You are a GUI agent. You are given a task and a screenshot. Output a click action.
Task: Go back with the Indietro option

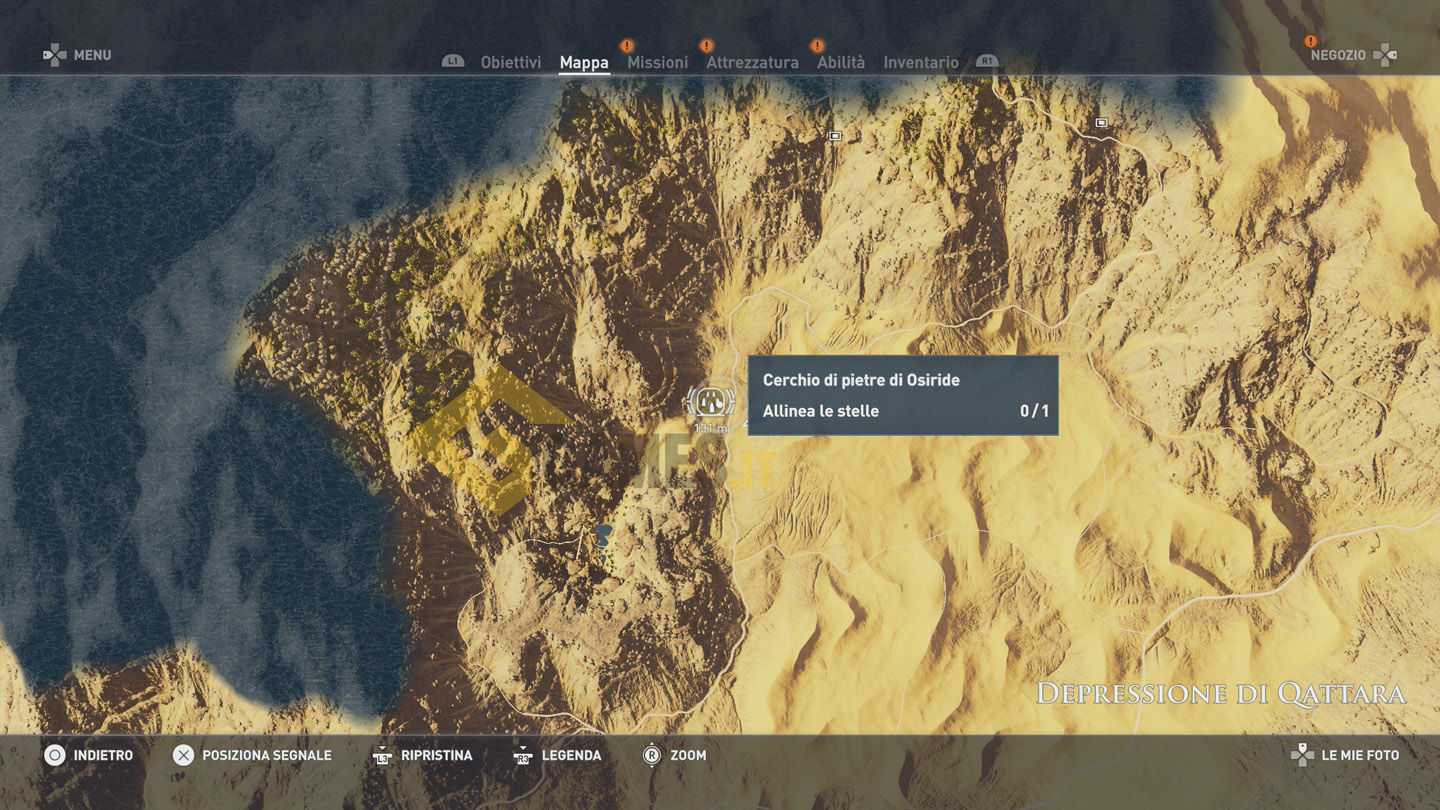(102, 755)
